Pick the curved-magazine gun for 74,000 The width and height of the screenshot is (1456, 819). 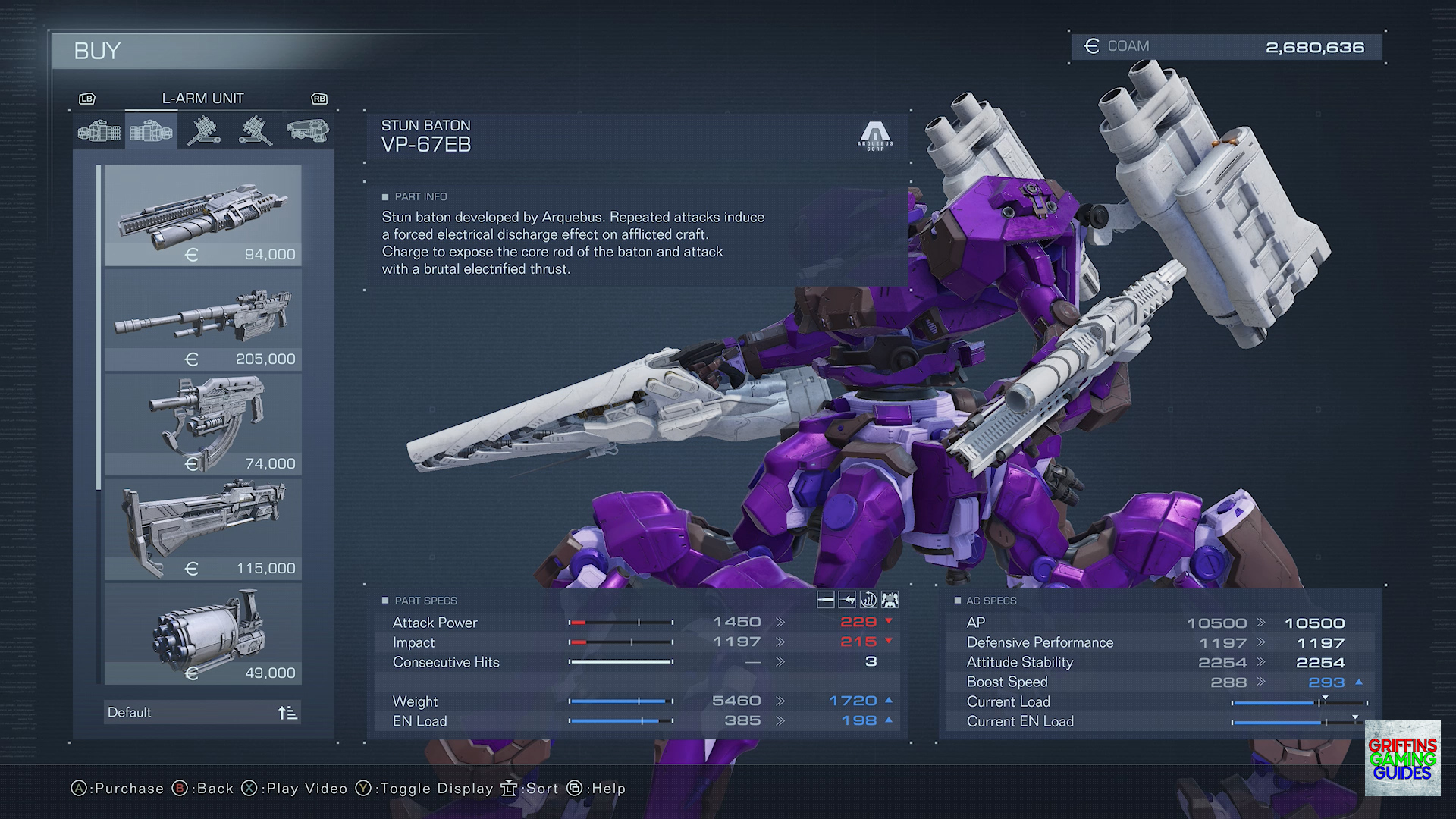coord(202,424)
